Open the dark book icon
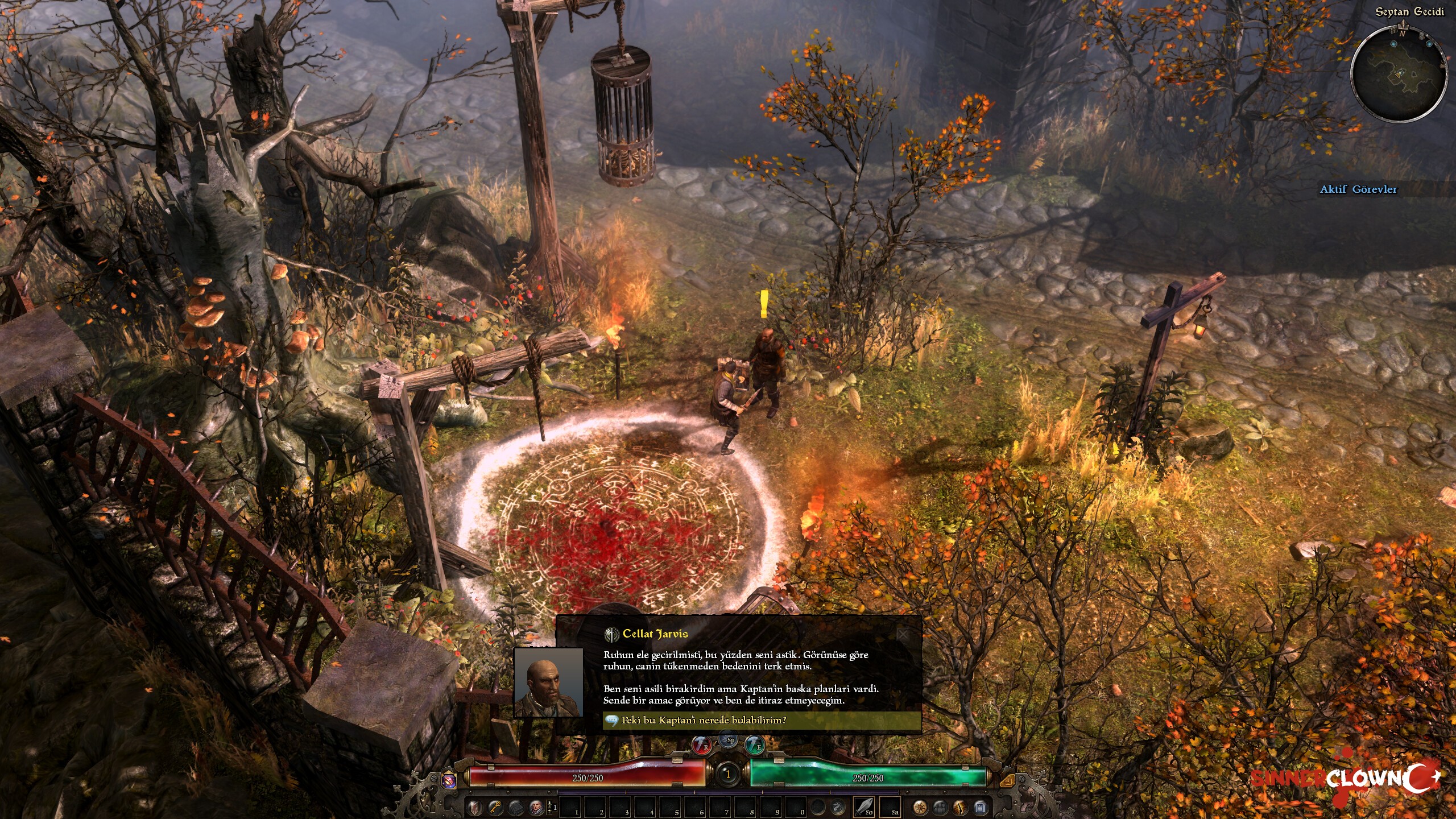The width and height of the screenshot is (1456, 819). coord(515,807)
